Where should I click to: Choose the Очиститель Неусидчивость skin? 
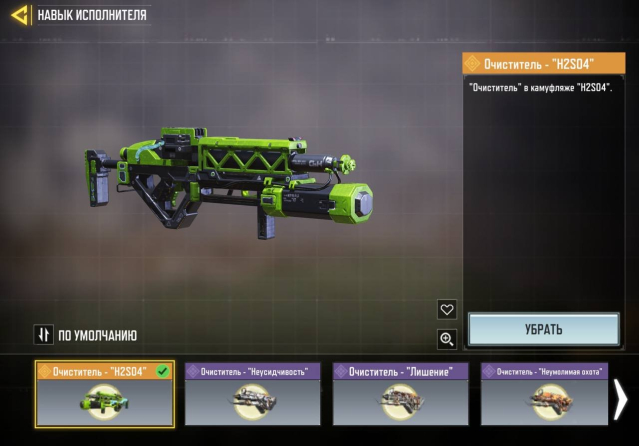point(252,394)
